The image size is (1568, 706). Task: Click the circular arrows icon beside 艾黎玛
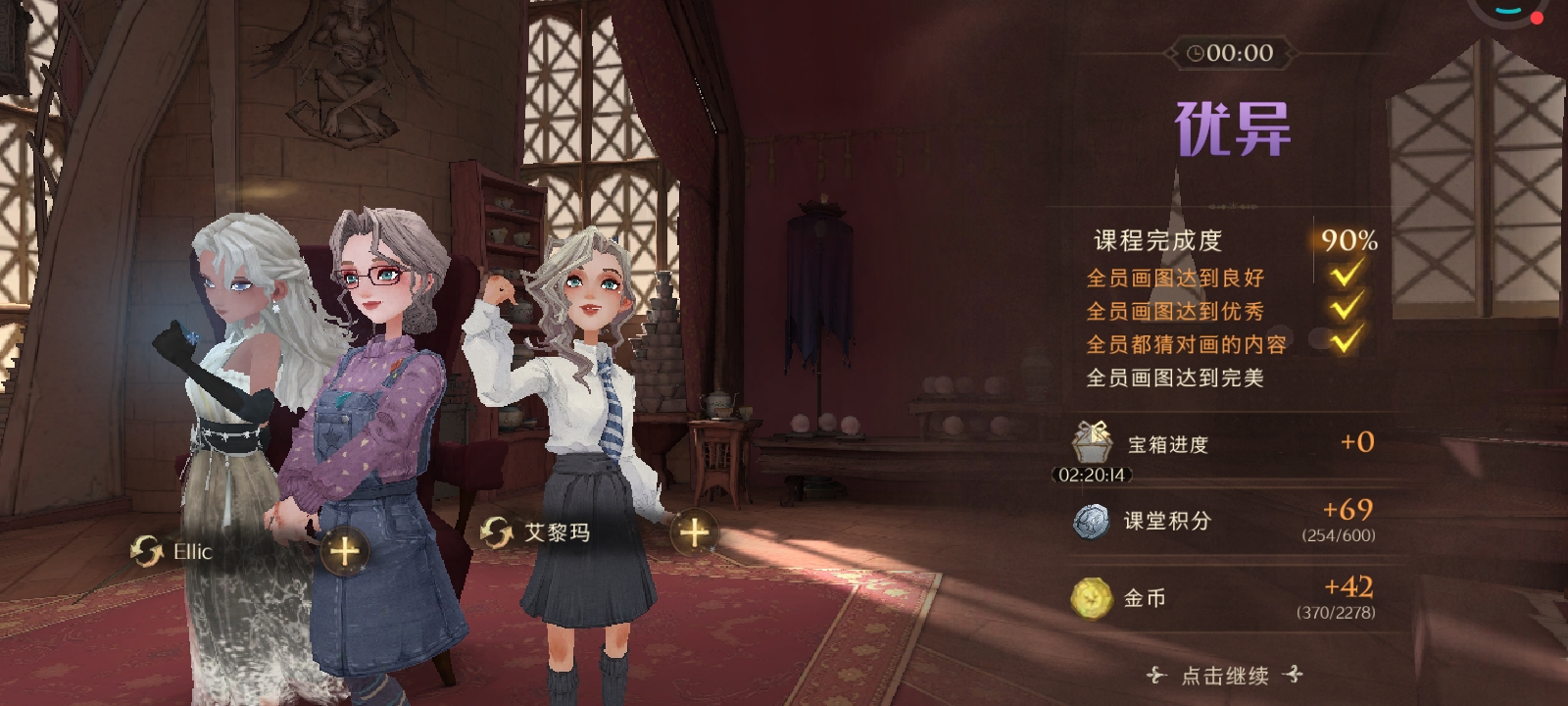pyautogui.click(x=497, y=532)
